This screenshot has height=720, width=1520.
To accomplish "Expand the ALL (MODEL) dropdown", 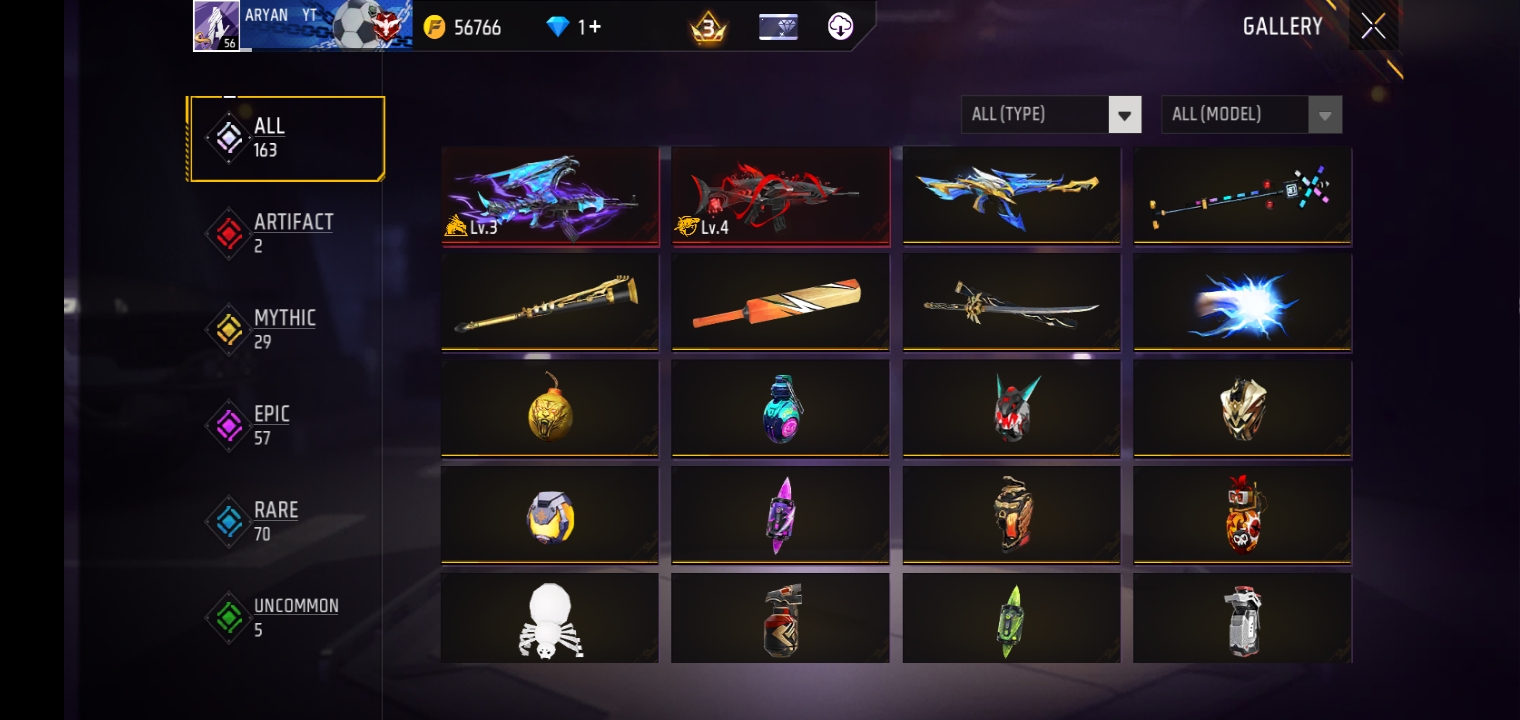I will 1240,114.
